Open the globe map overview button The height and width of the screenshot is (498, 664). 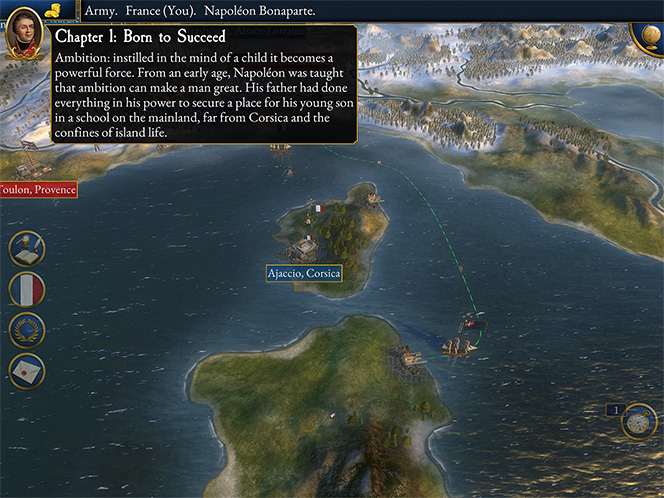[x=645, y=36]
